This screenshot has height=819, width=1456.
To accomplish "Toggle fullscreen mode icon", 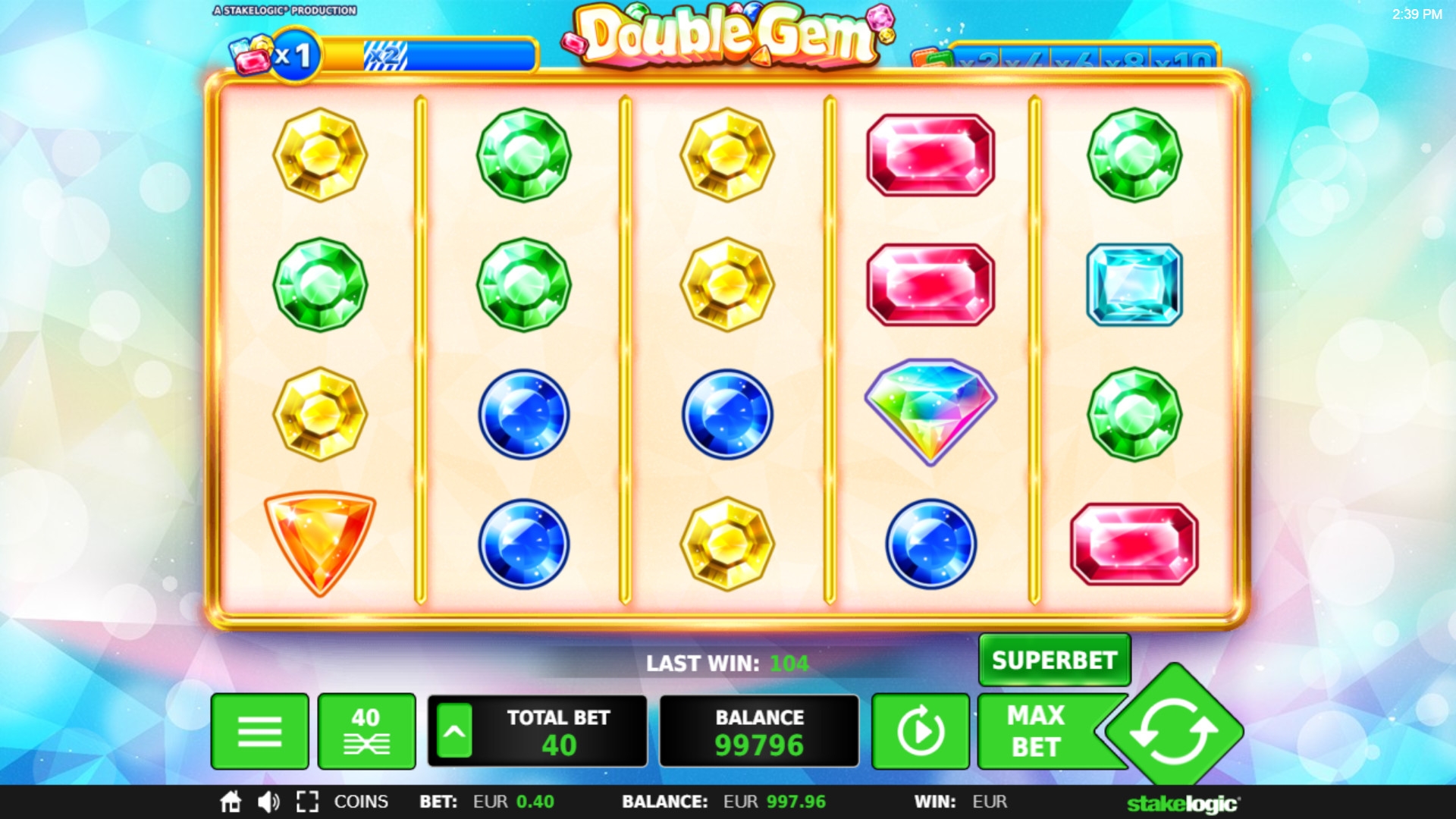I will click(x=307, y=802).
